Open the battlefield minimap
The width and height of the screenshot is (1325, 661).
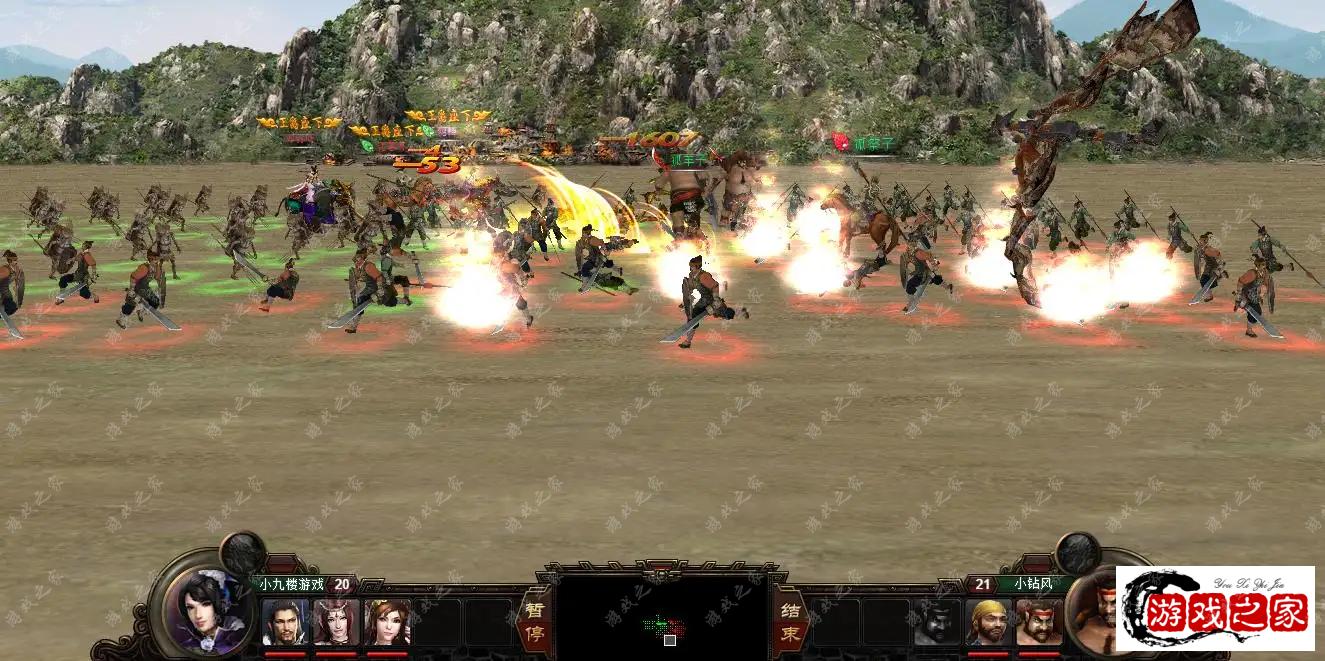[x=661, y=617]
